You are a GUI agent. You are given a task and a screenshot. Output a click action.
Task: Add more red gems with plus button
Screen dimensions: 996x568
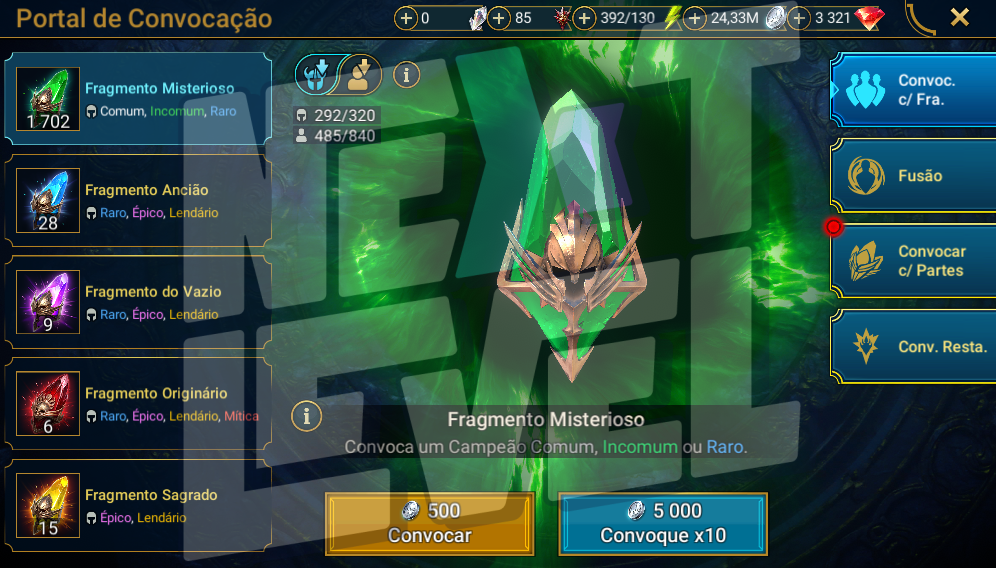pyautogui.click(x=799, y=18)
